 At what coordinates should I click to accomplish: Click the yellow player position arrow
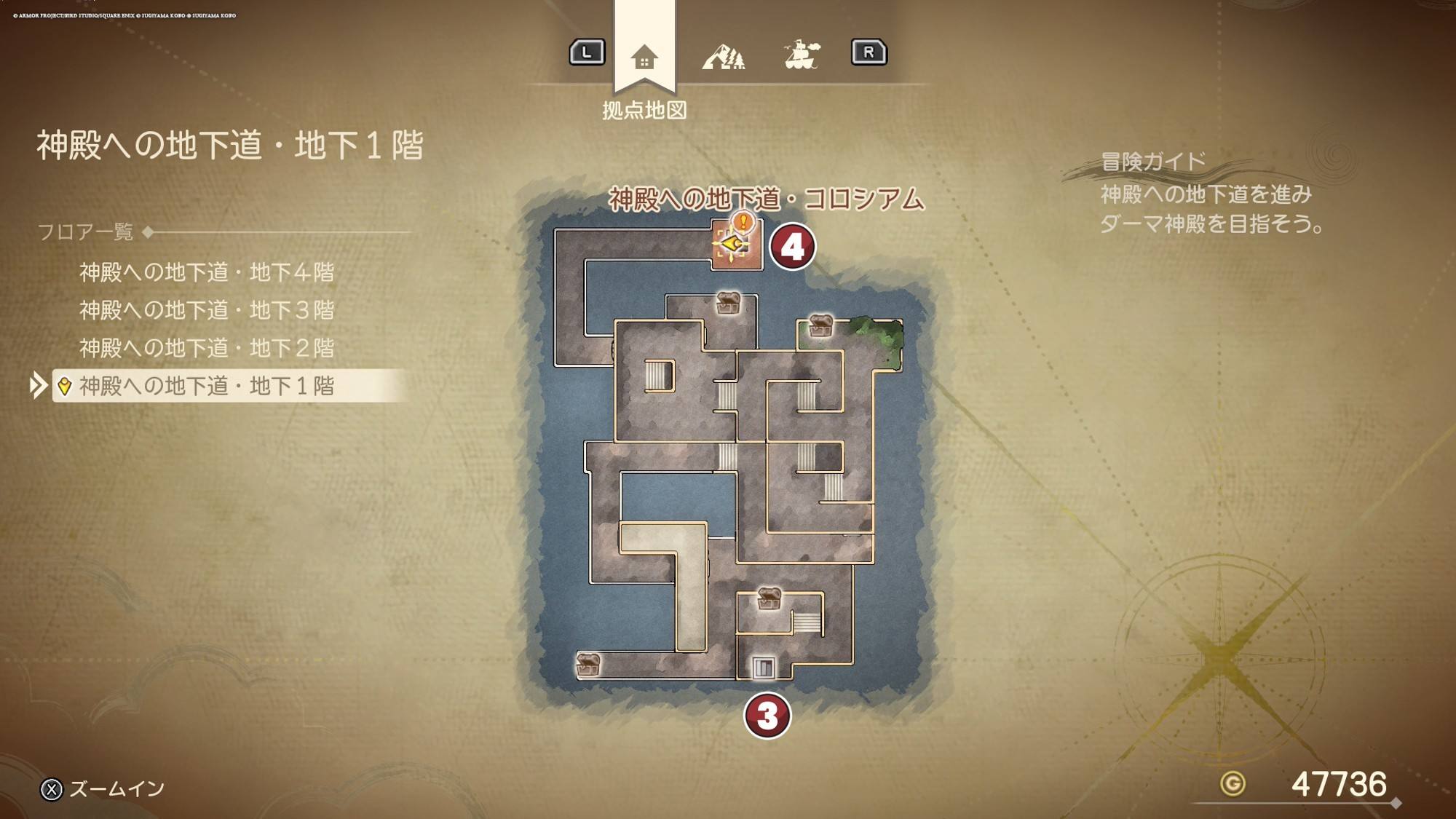[730, 244]
